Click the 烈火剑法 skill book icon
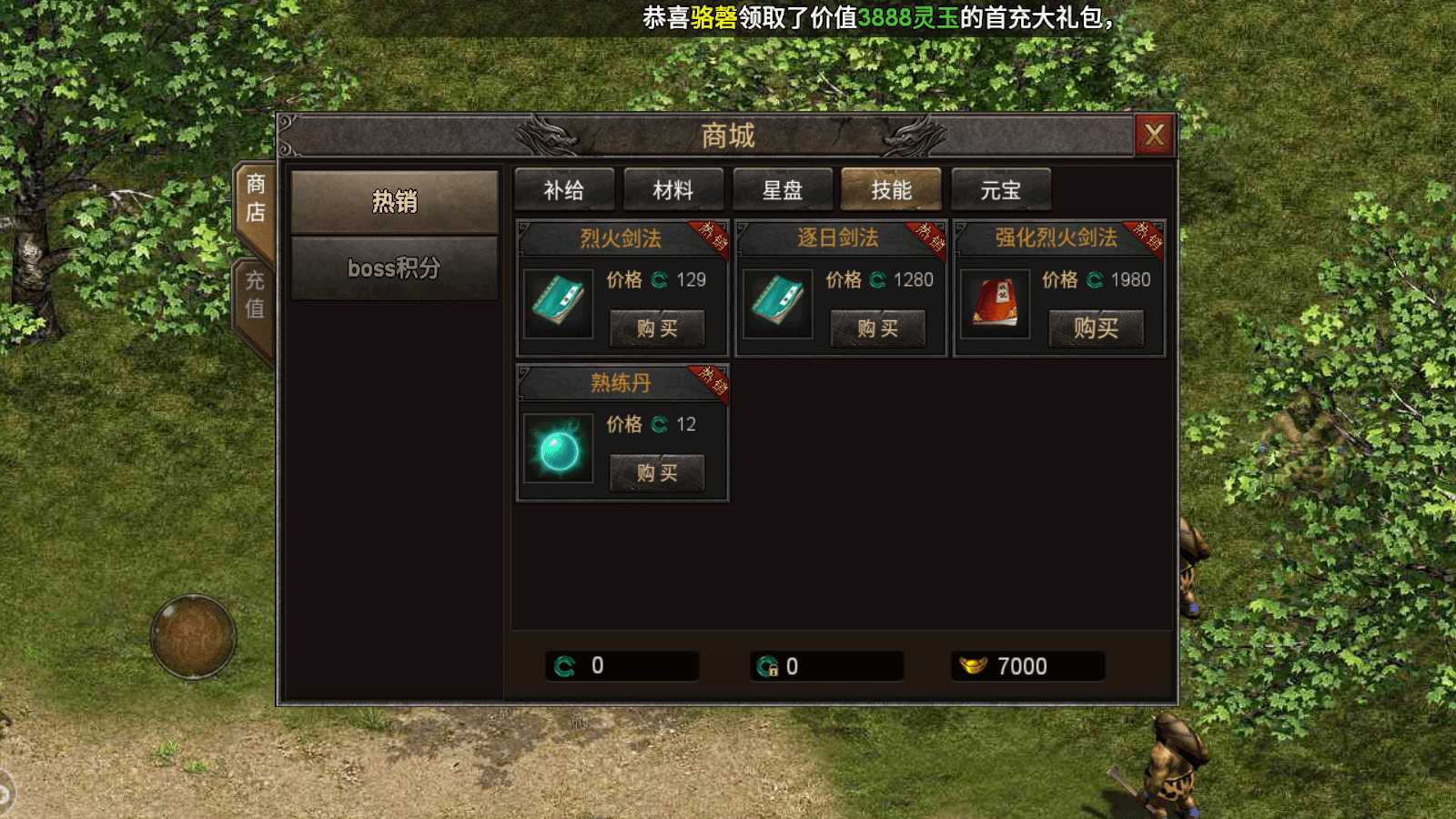 558,305
